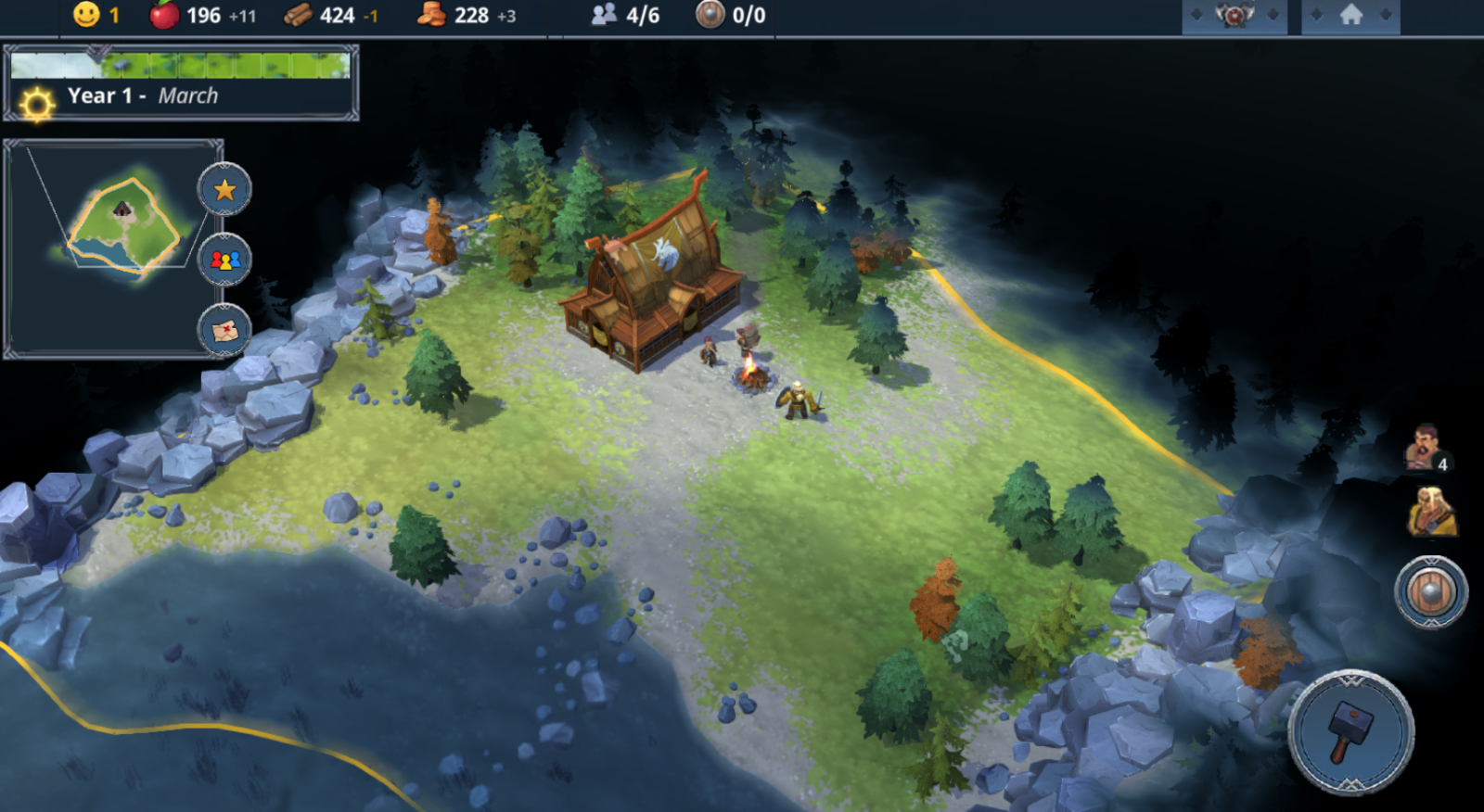Screen dimensions: 1484x812
Task: Tap the round wooden shield button
Action: (1430, 591)
